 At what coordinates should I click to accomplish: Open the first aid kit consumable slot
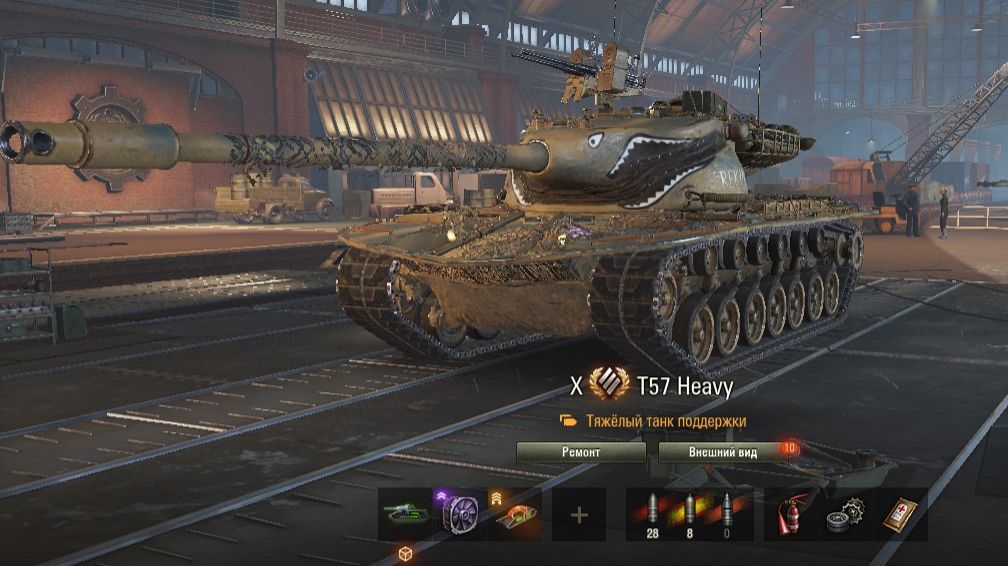coord(900,514)
